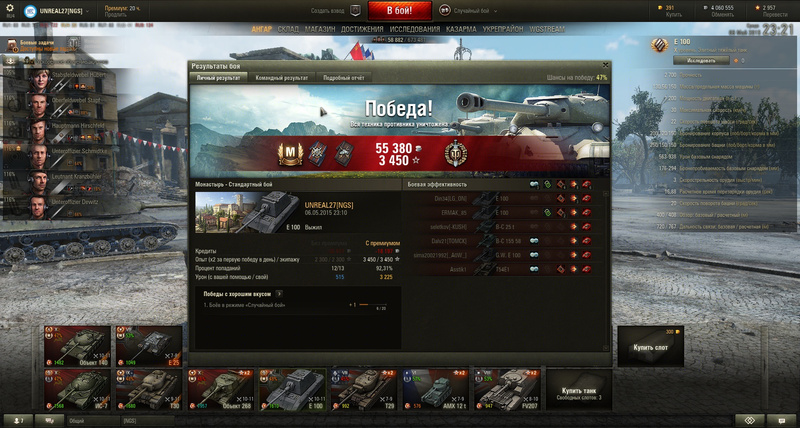Open the "Укрепрайон" stronghold section

pyautogui.click(x=502, y=30)
